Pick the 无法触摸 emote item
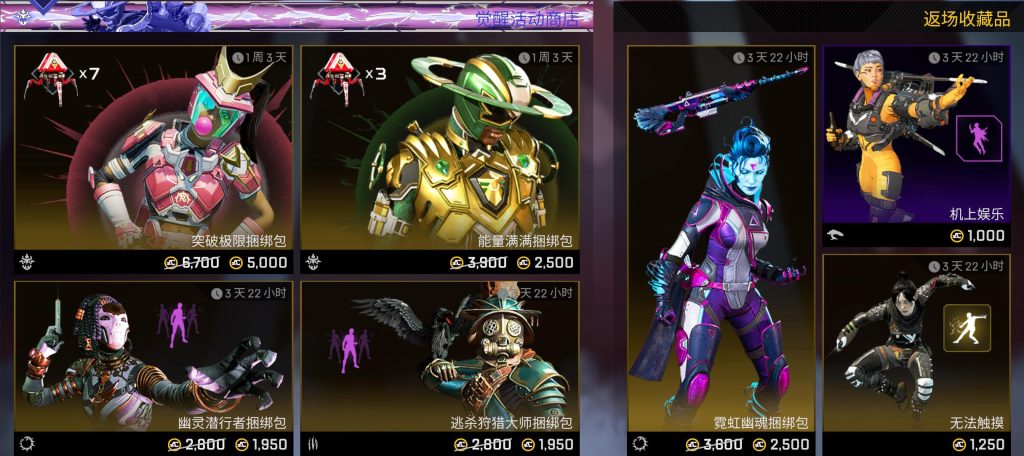1024x456 pixels. (x=917, y=350)
